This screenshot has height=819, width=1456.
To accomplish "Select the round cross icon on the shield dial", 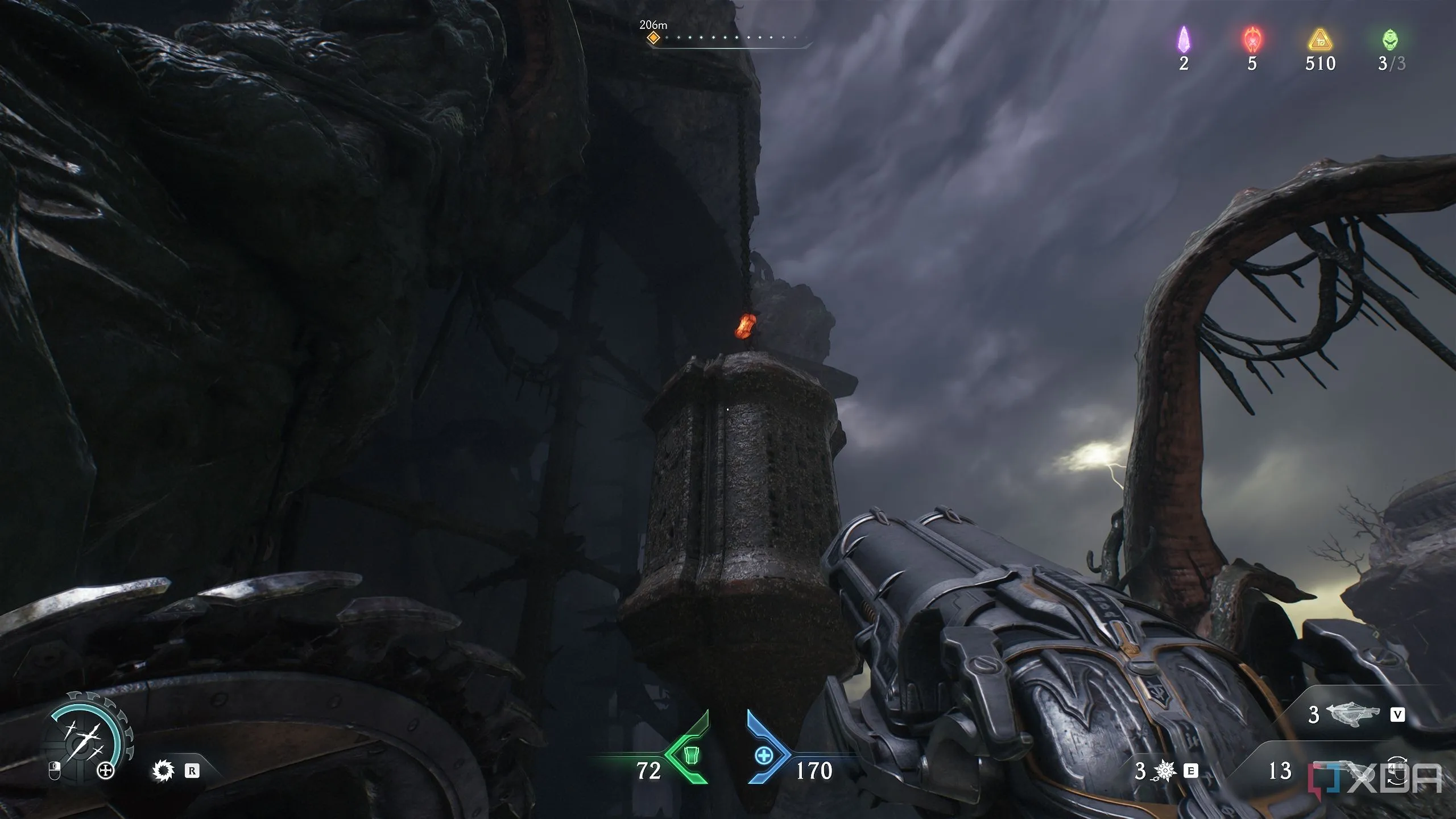I will point(106,771).
